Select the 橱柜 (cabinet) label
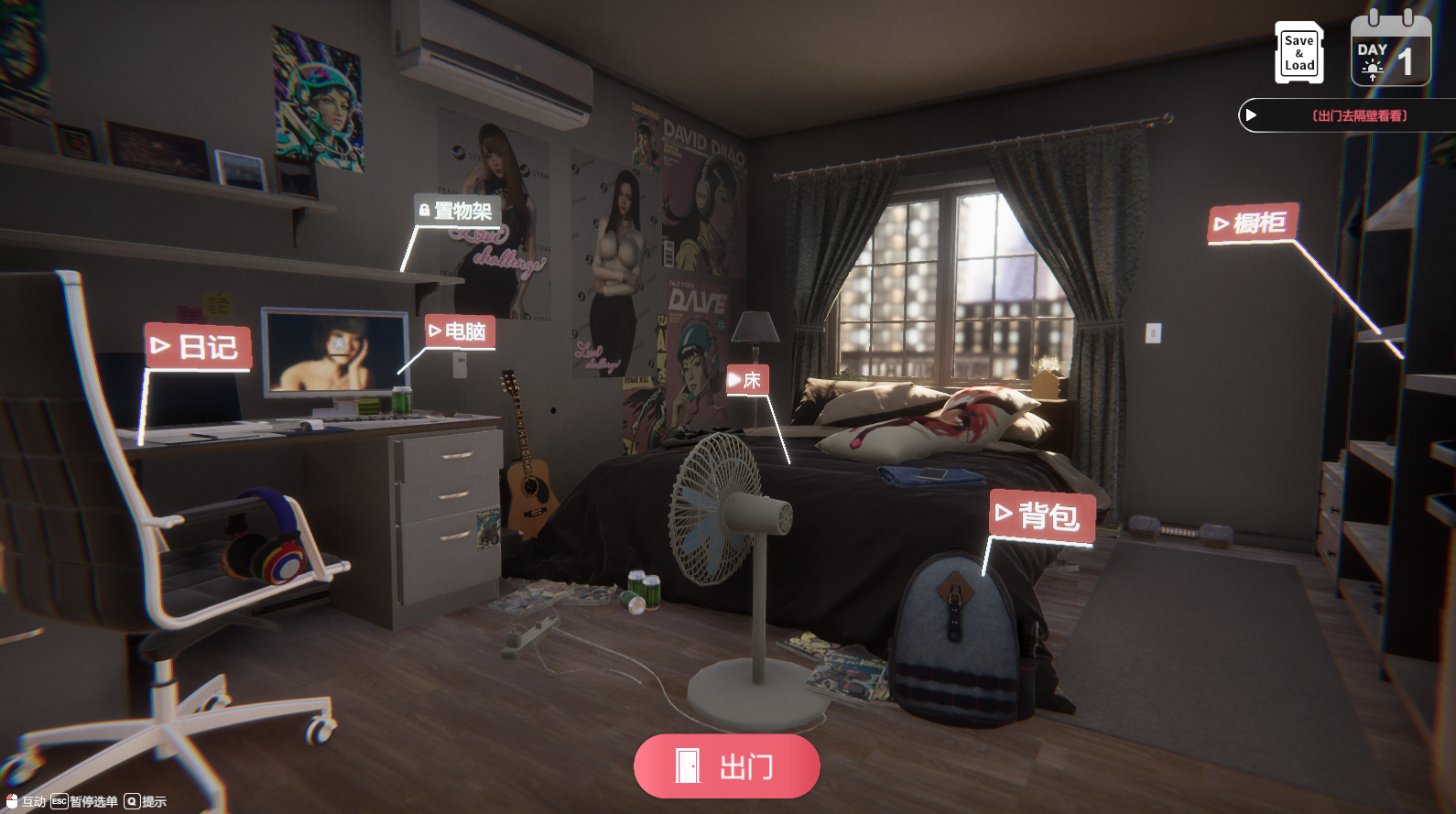Screen dimensions: 1456x814 (1252, 223)
